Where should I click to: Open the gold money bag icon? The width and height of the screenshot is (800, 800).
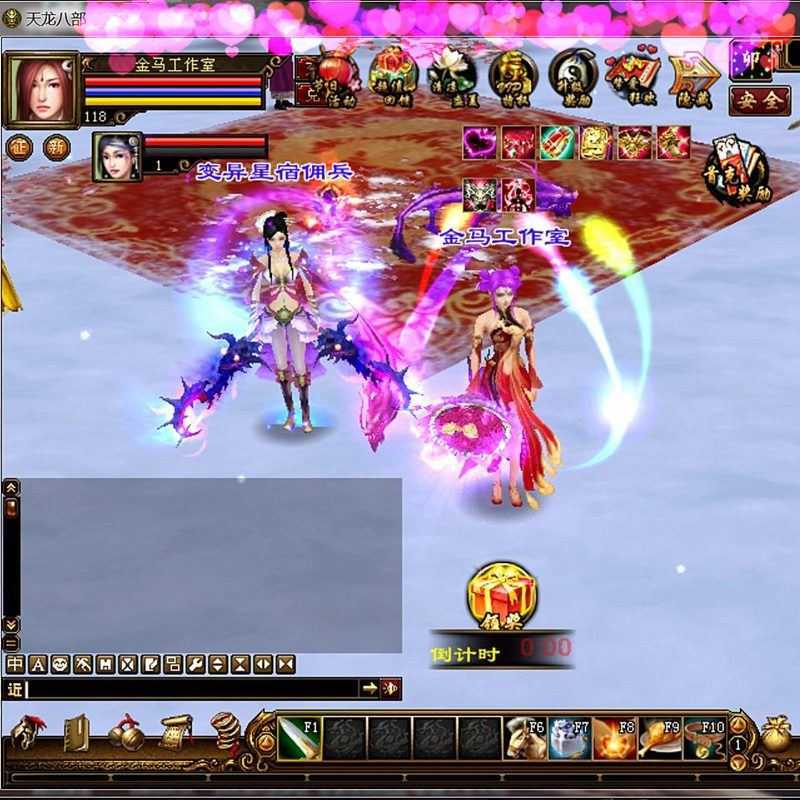(x=775, y=735)
